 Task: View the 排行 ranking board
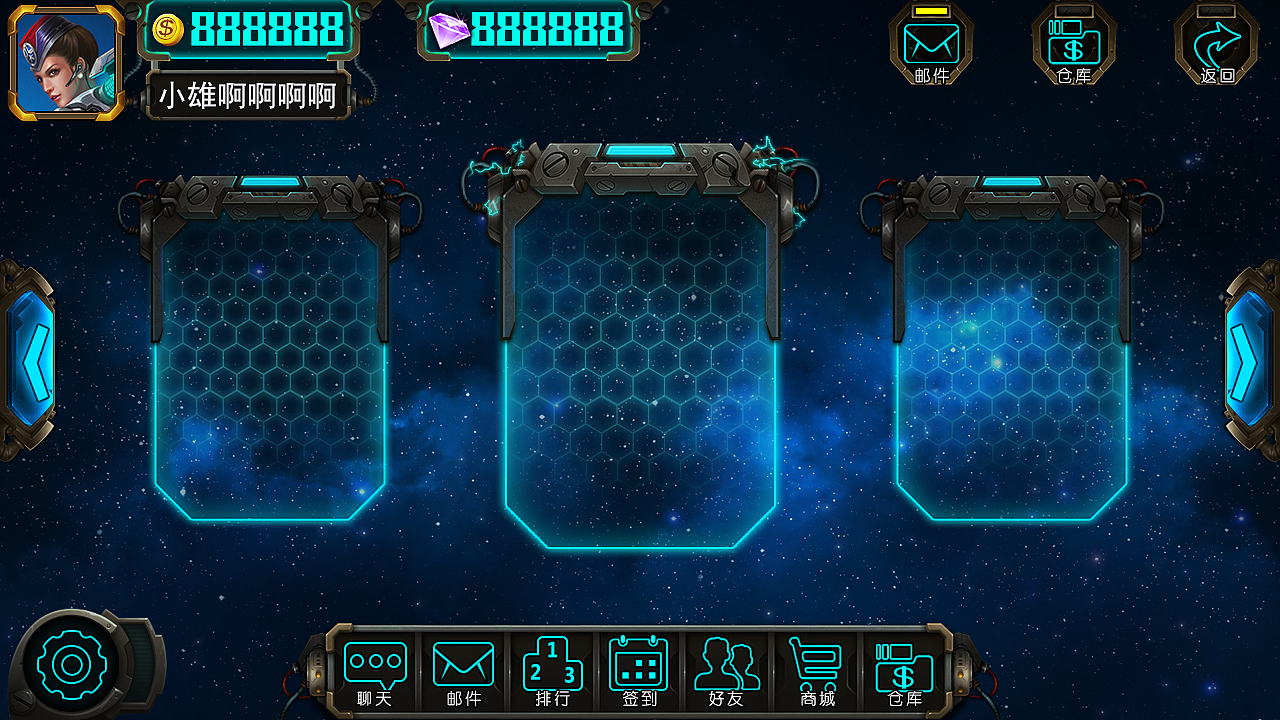552,672
